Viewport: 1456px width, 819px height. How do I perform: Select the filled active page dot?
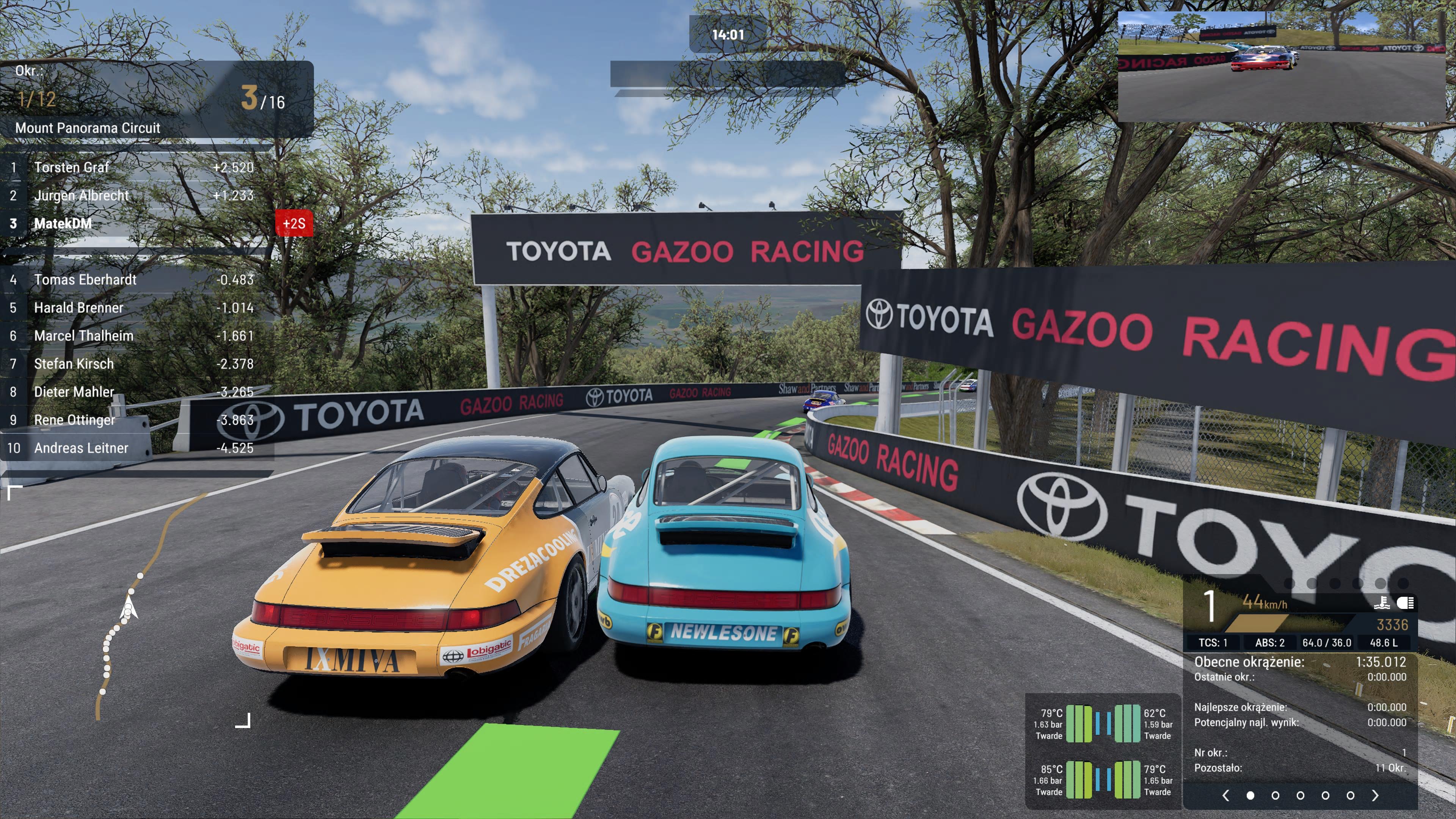coord(1250,795)
